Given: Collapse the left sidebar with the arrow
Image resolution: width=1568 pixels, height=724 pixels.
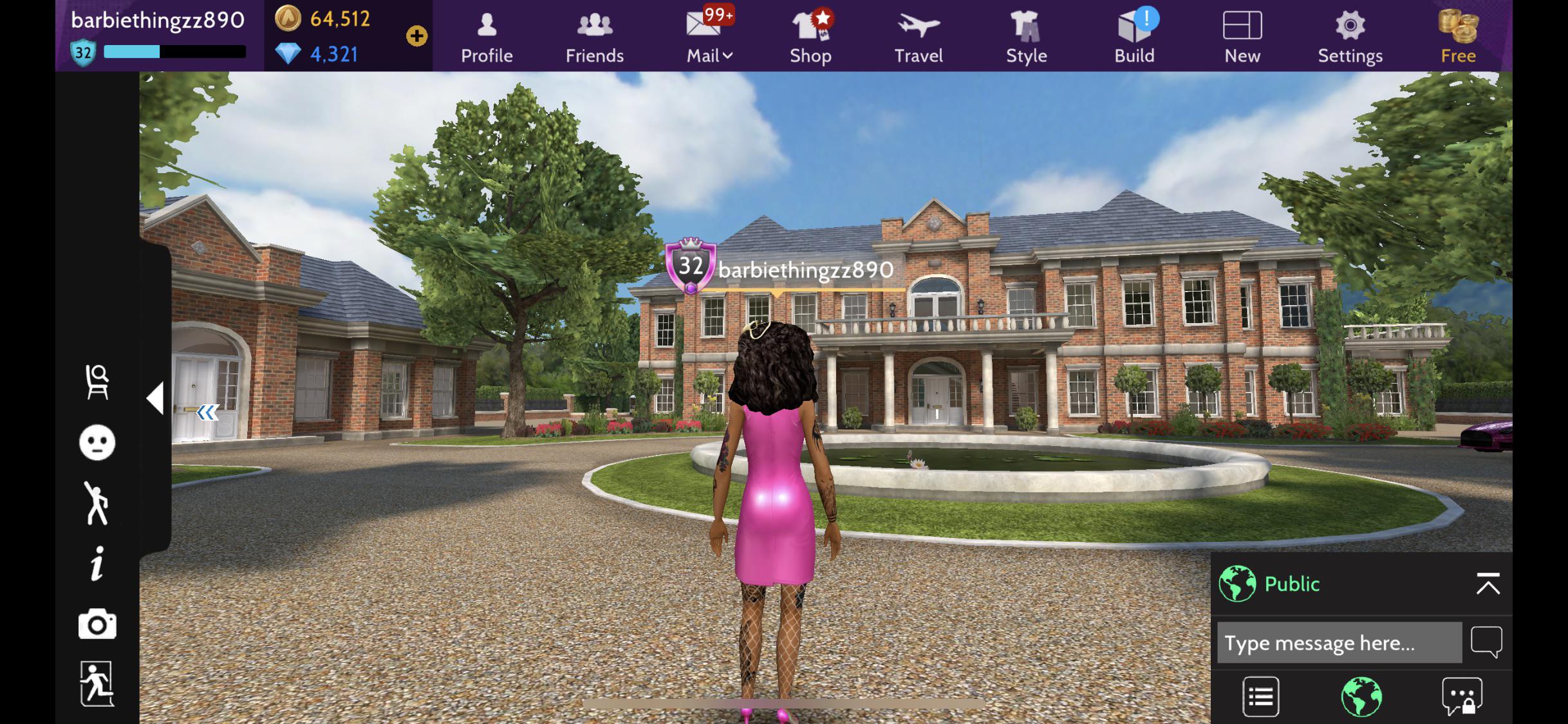Looking at the screenshot, I should (x=156, y=399).
